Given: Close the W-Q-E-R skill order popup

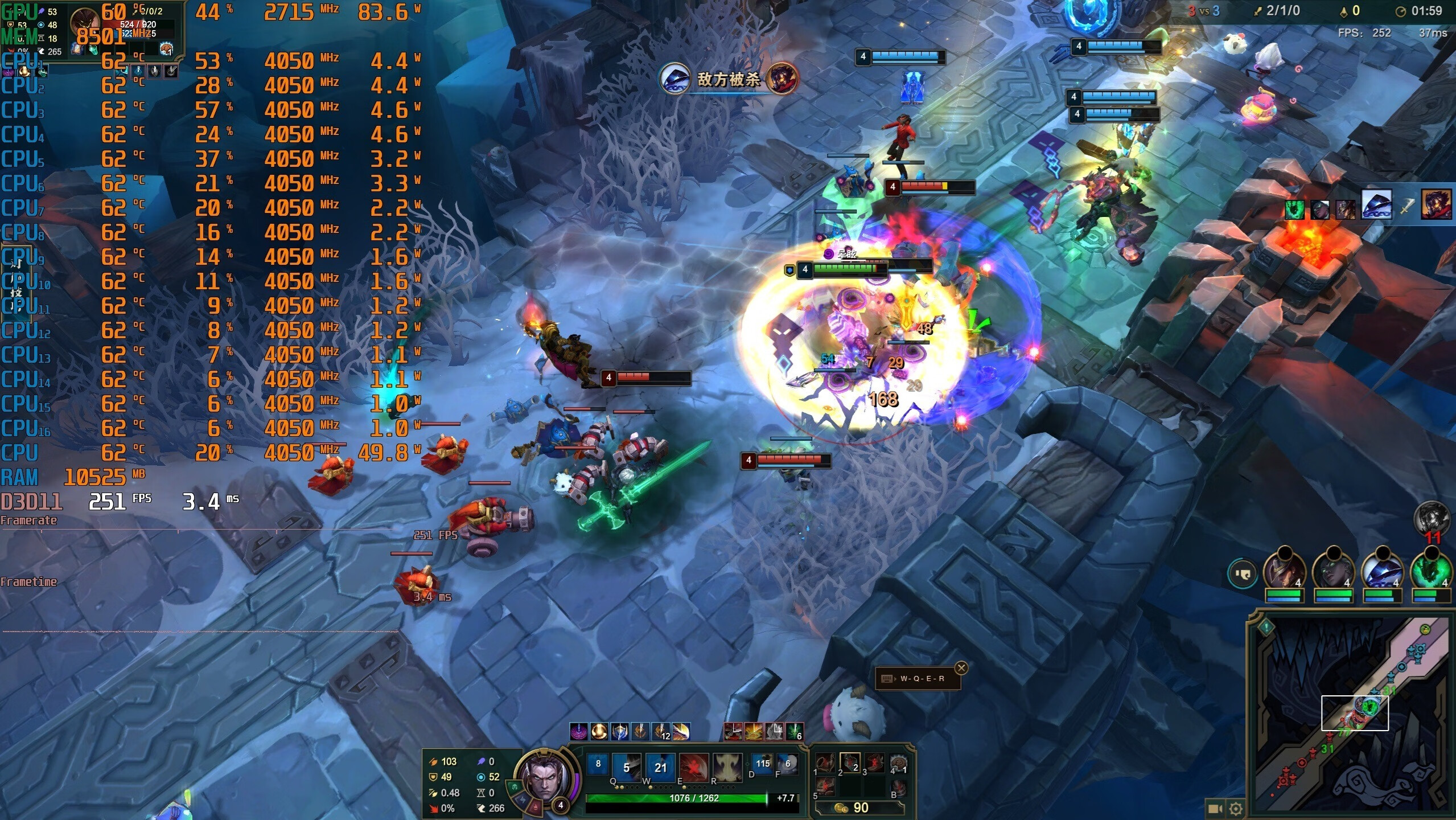Looking at the screenshot, I should tap(961, 668).
